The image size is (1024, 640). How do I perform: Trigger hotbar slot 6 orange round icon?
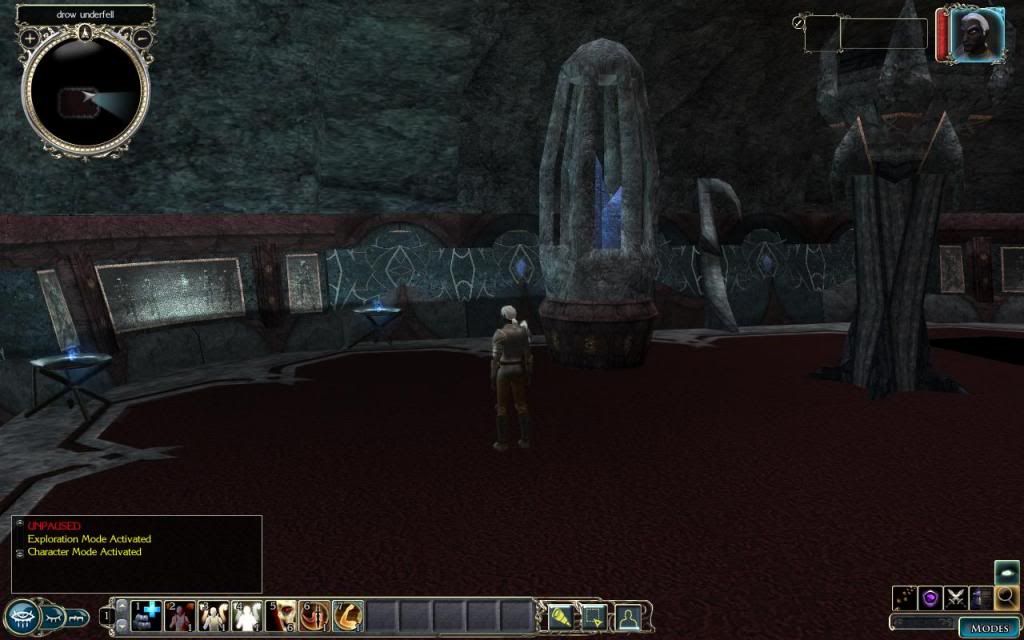(x=314, y=616)
